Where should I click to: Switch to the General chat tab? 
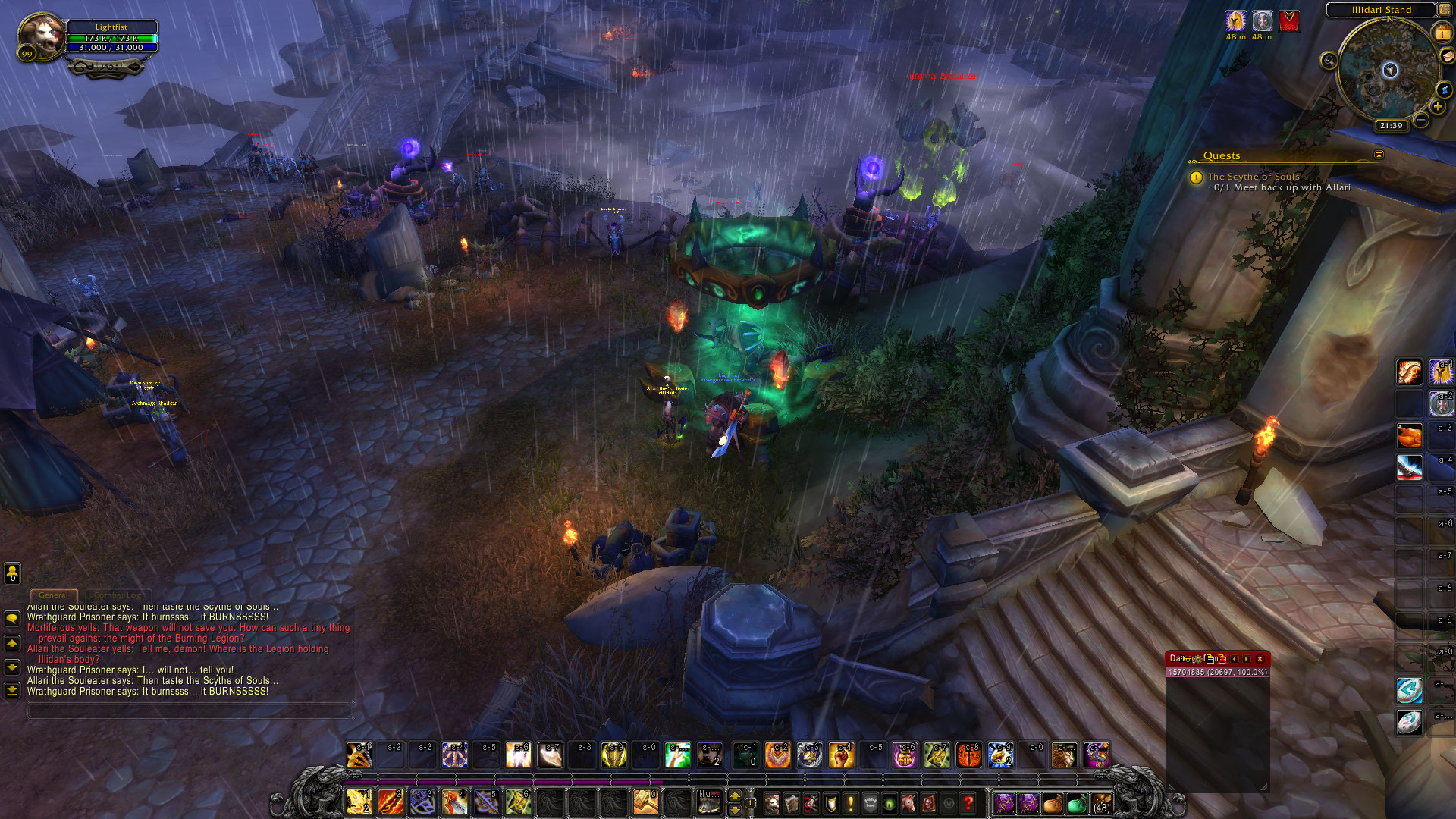pyautogui.click(x=53, y=595)
